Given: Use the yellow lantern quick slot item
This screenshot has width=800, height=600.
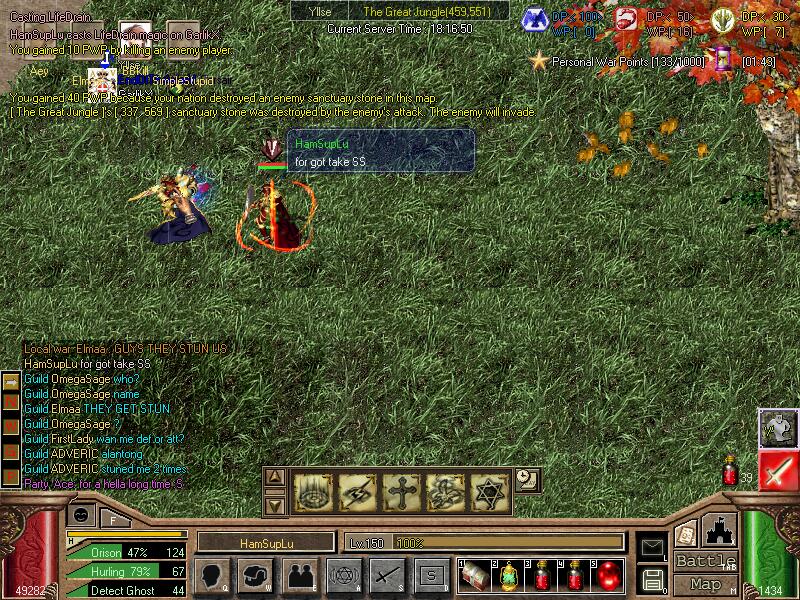Looking at the screenshot, I should pos(508,575).
